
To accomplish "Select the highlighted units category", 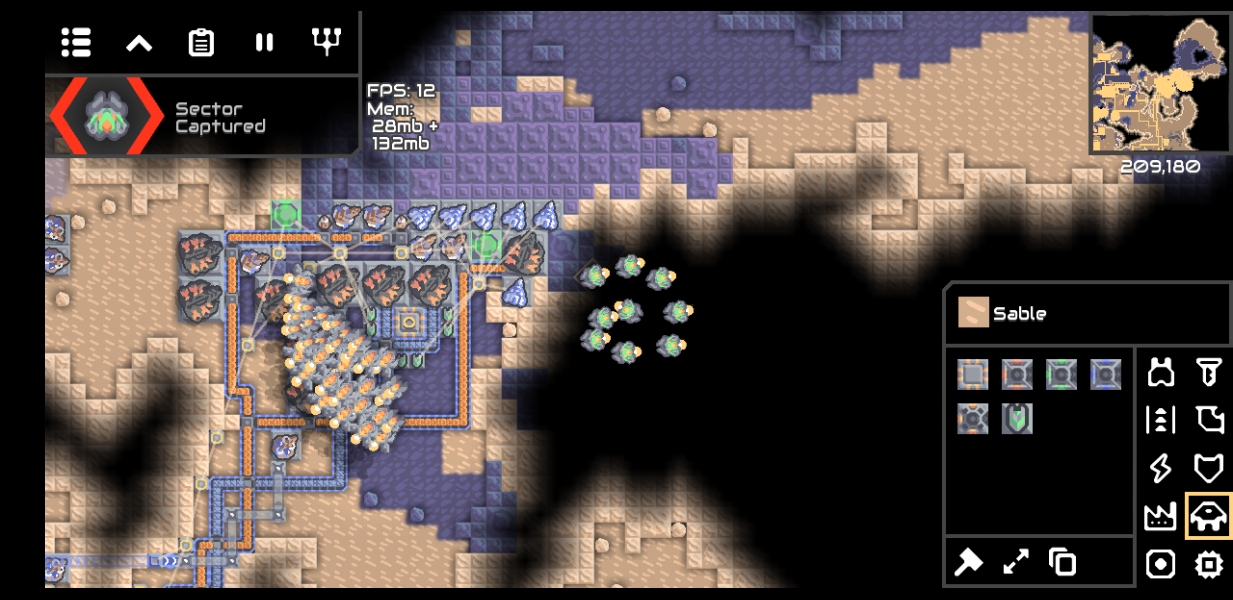I will (x=1209, y=516).
